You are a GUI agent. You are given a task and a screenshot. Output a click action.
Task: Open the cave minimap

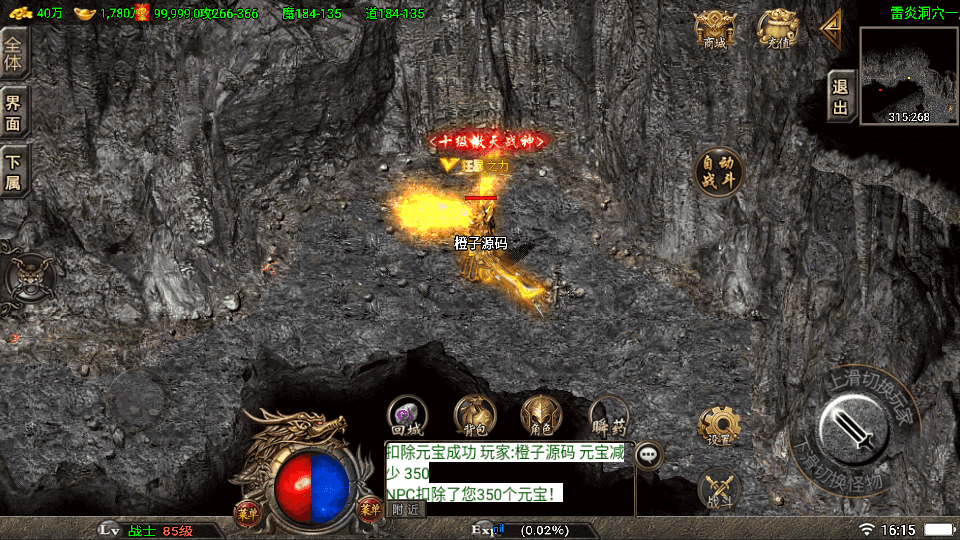pos(908,75)
